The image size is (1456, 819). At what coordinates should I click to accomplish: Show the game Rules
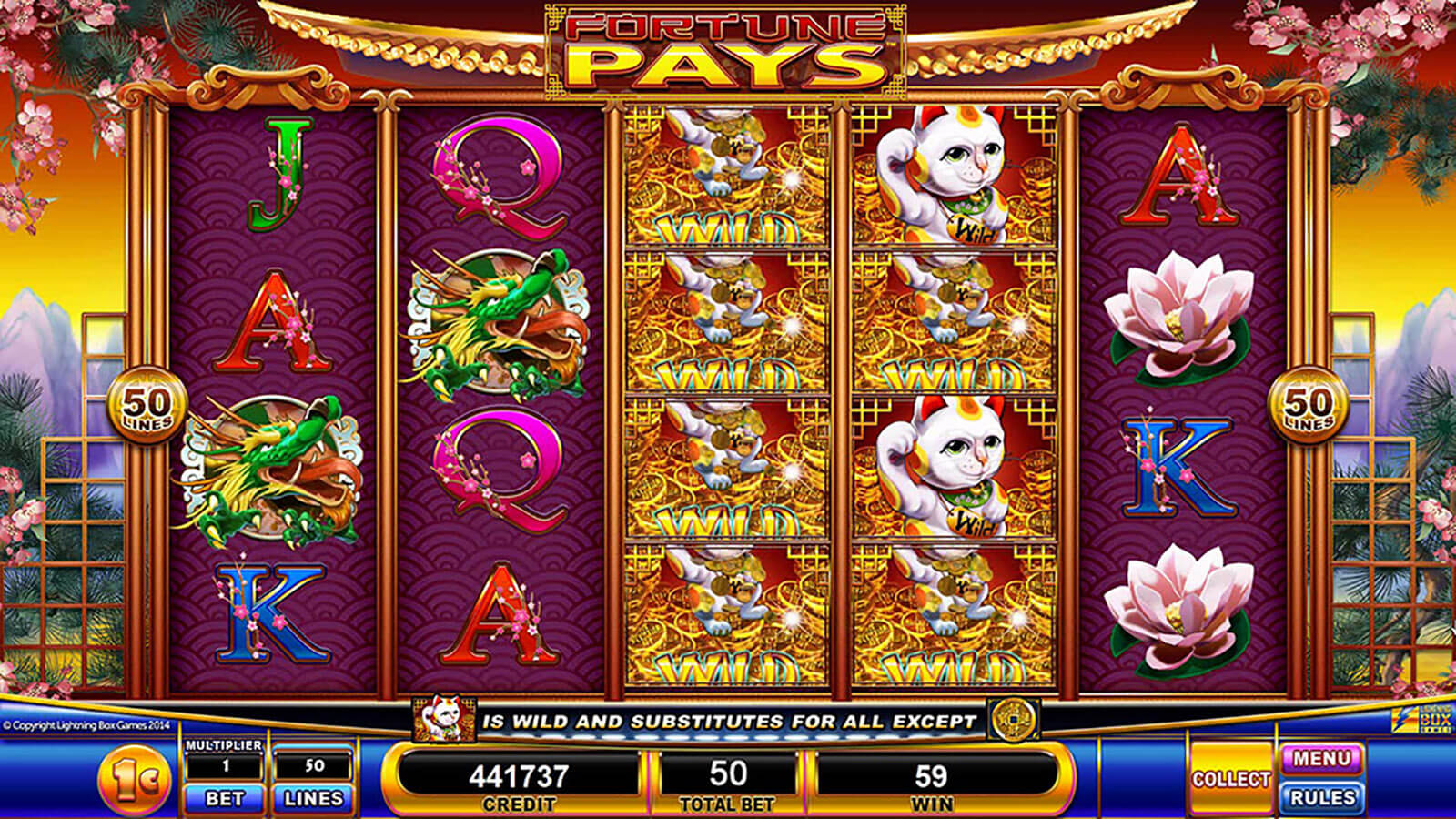click(1321, 798)
